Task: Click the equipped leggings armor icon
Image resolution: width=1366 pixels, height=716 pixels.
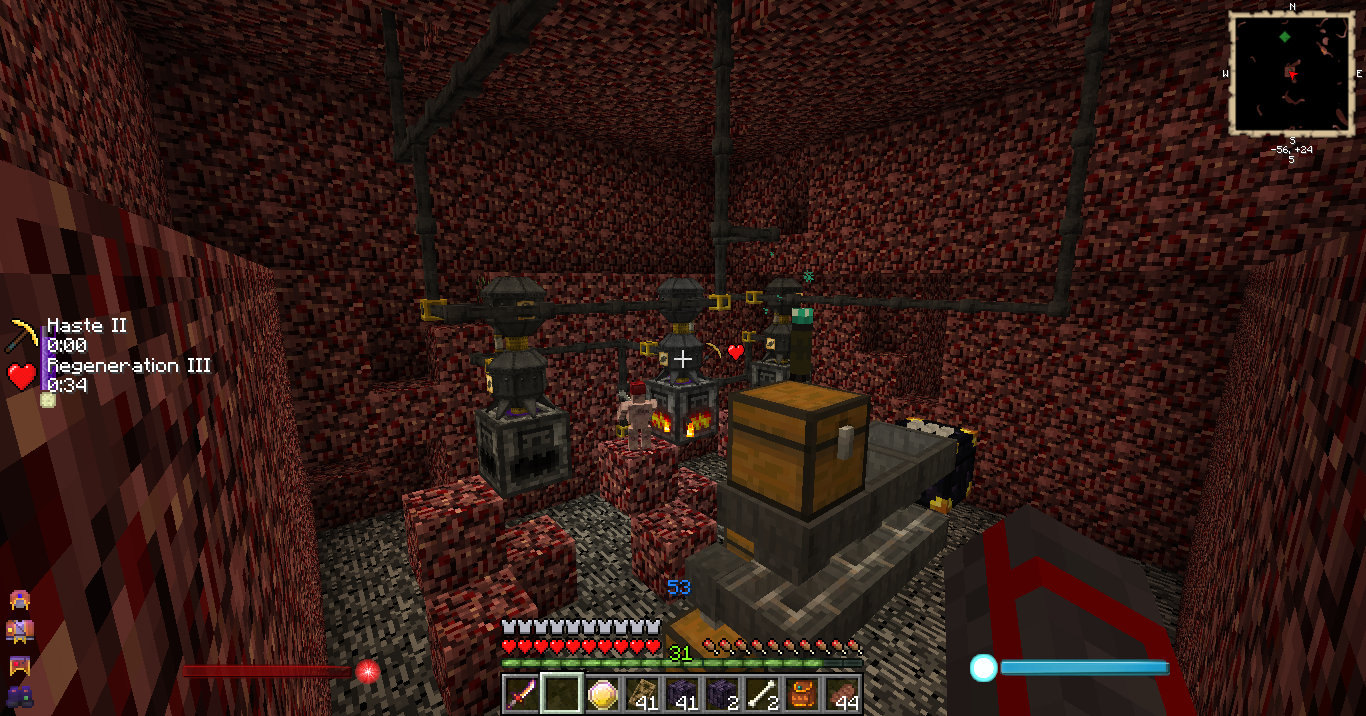Action: point(19,663)
